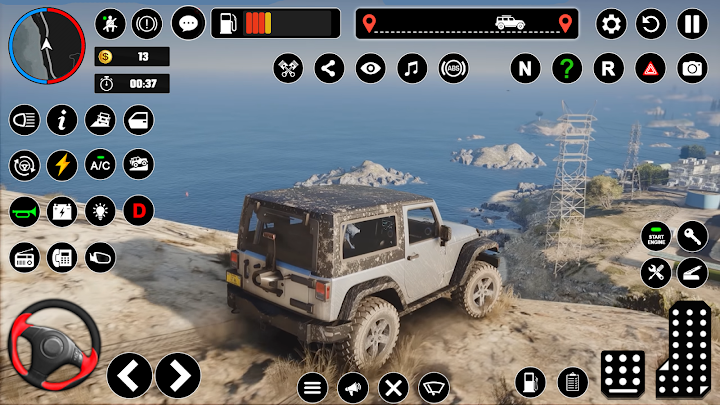The width and height of the screenshot is (720, 405).
Task: Click the circular minimap
Action: coord(47,46)
